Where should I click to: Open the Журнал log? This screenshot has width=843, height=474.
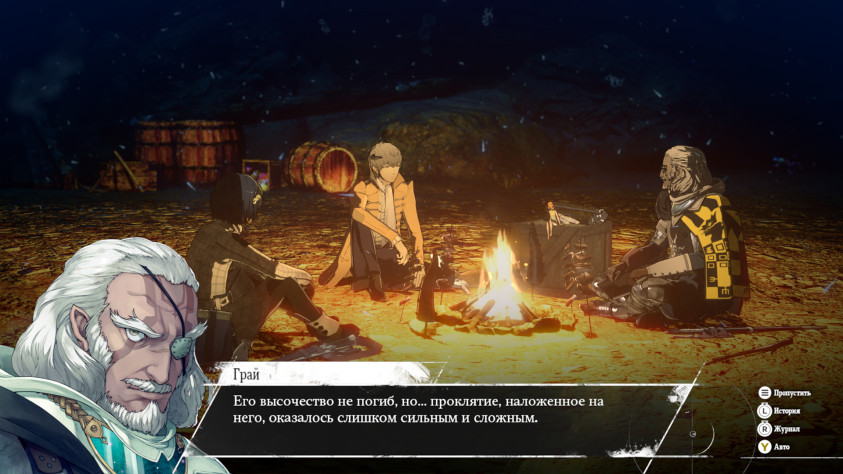pyautogui.click(x=779, y=429)
